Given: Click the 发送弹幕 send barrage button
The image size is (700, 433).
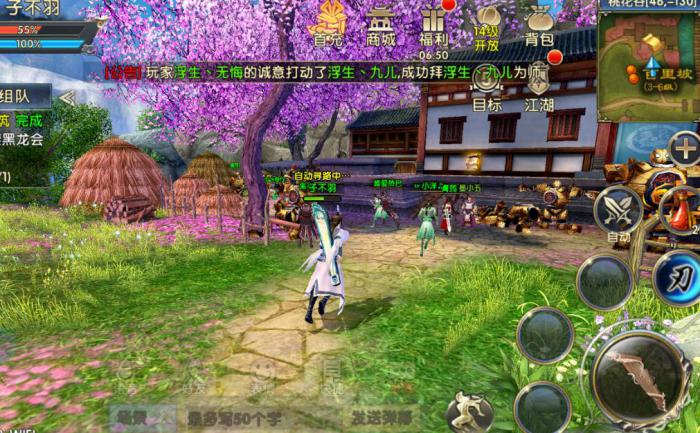Looking at the screenshot, I should (381, 416).
